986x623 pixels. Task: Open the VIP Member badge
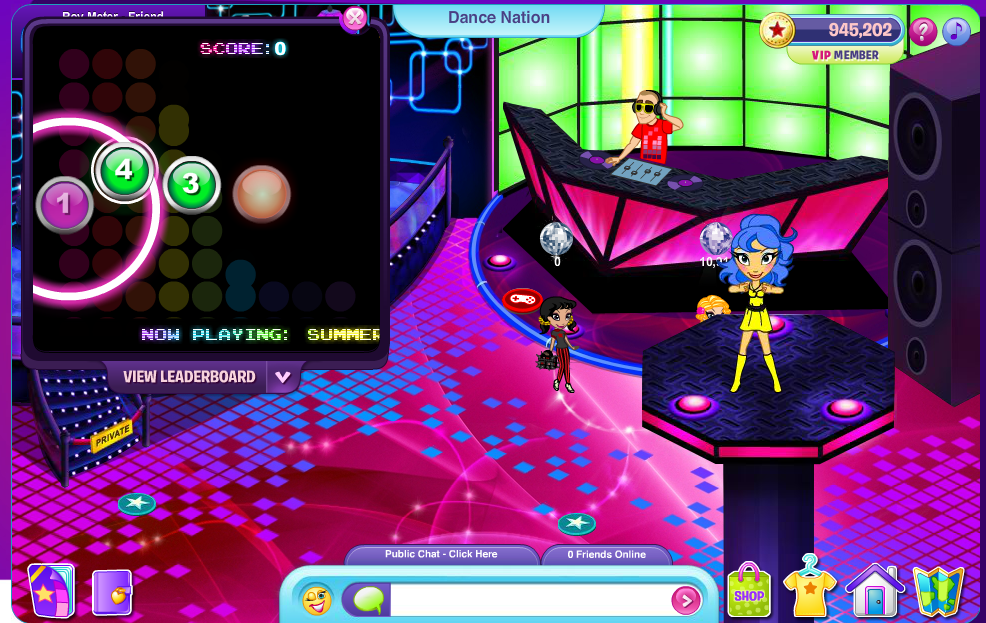(x=845, y=56)
